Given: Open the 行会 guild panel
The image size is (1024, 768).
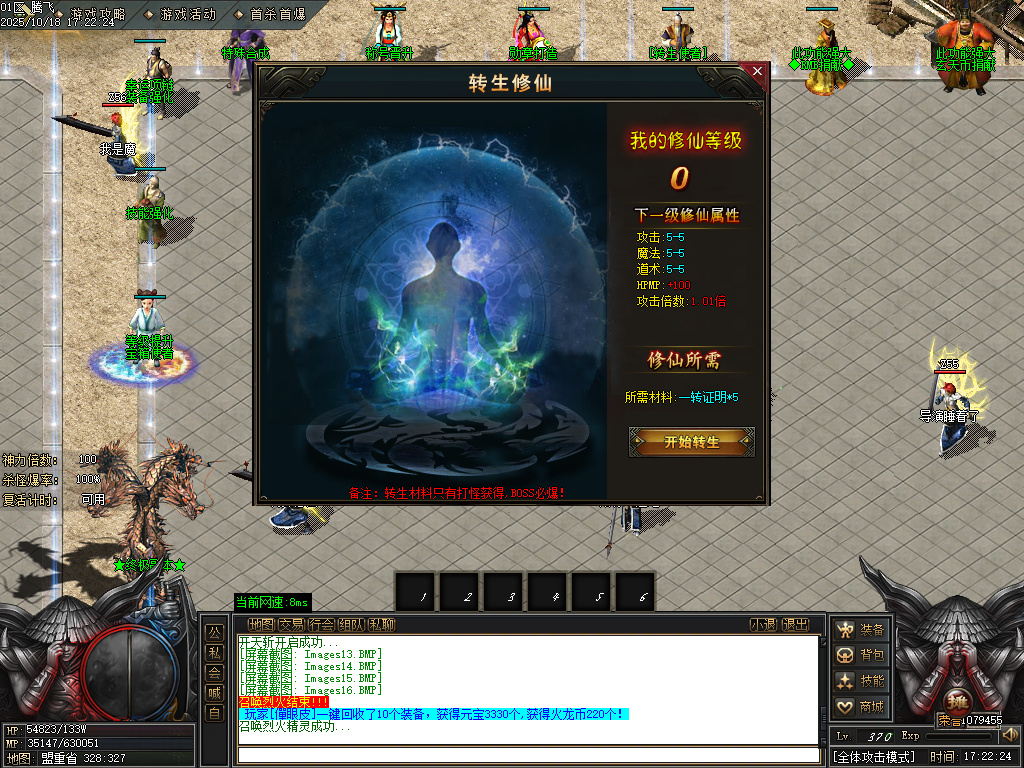Looking at the screenshot, I should click(321, 625).
